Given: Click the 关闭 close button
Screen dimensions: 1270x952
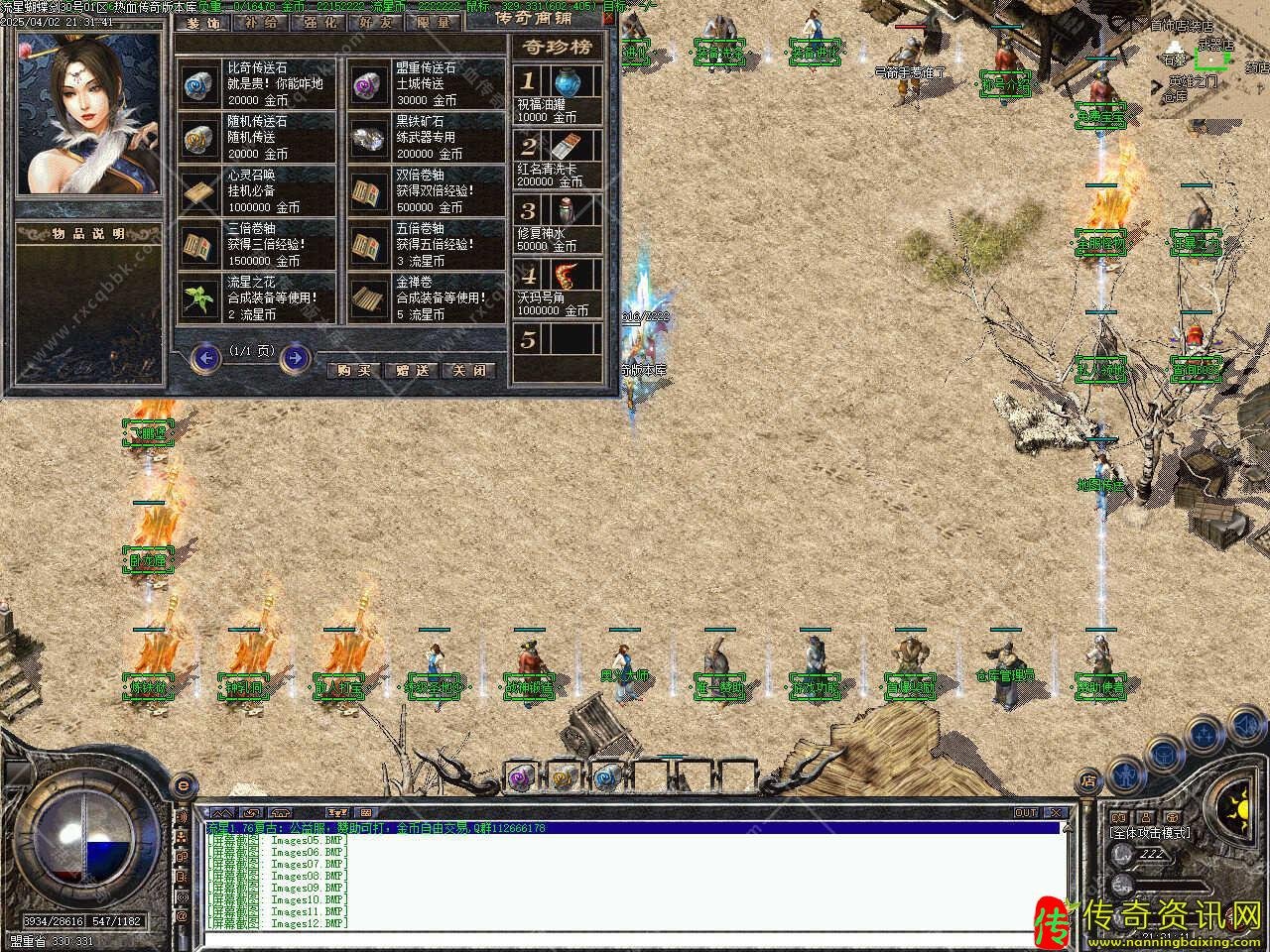Looking at the screenshot, I should 469,370.
